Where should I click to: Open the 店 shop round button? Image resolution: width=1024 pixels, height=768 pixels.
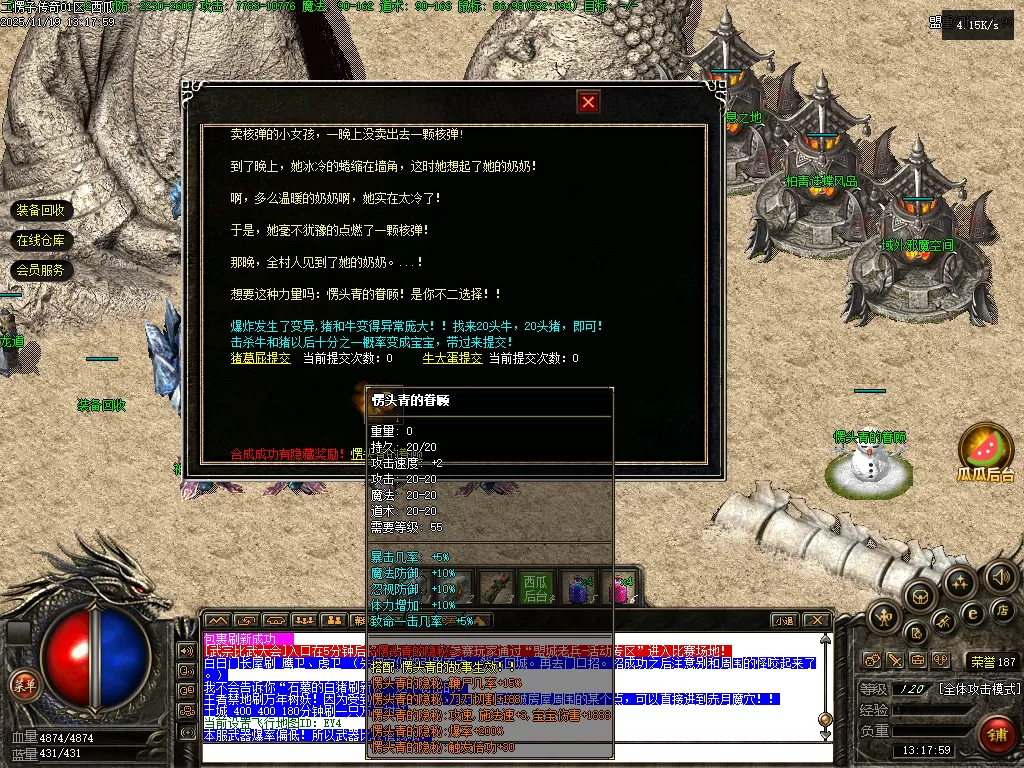[1001, 610]
